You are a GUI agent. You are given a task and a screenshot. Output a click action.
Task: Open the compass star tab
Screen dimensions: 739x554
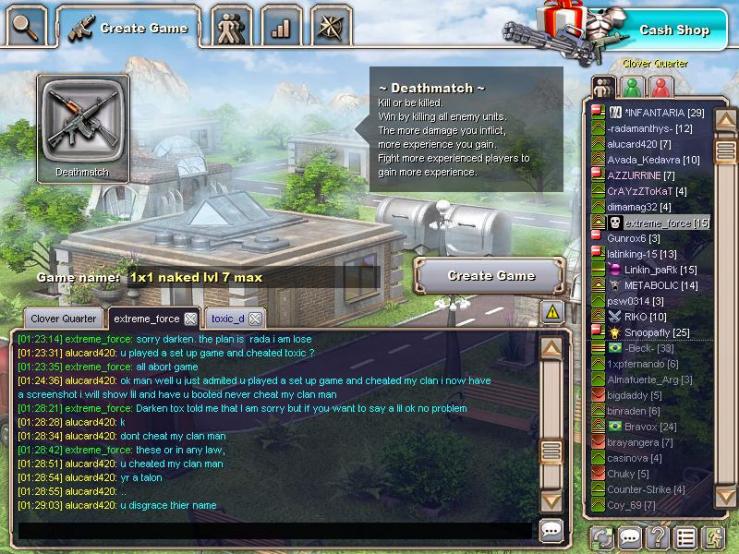tap(330, 27)
